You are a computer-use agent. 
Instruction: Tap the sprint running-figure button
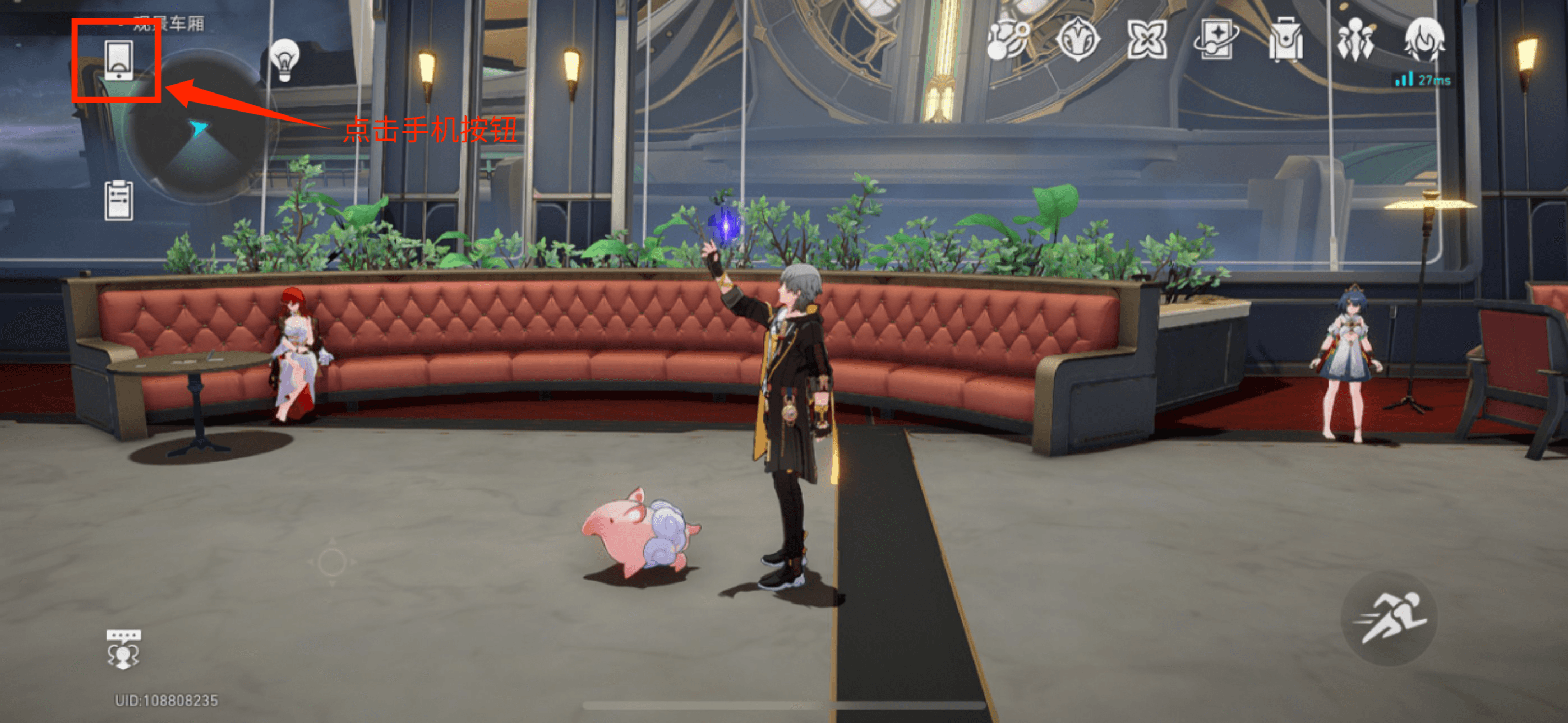click(1389, 618)
